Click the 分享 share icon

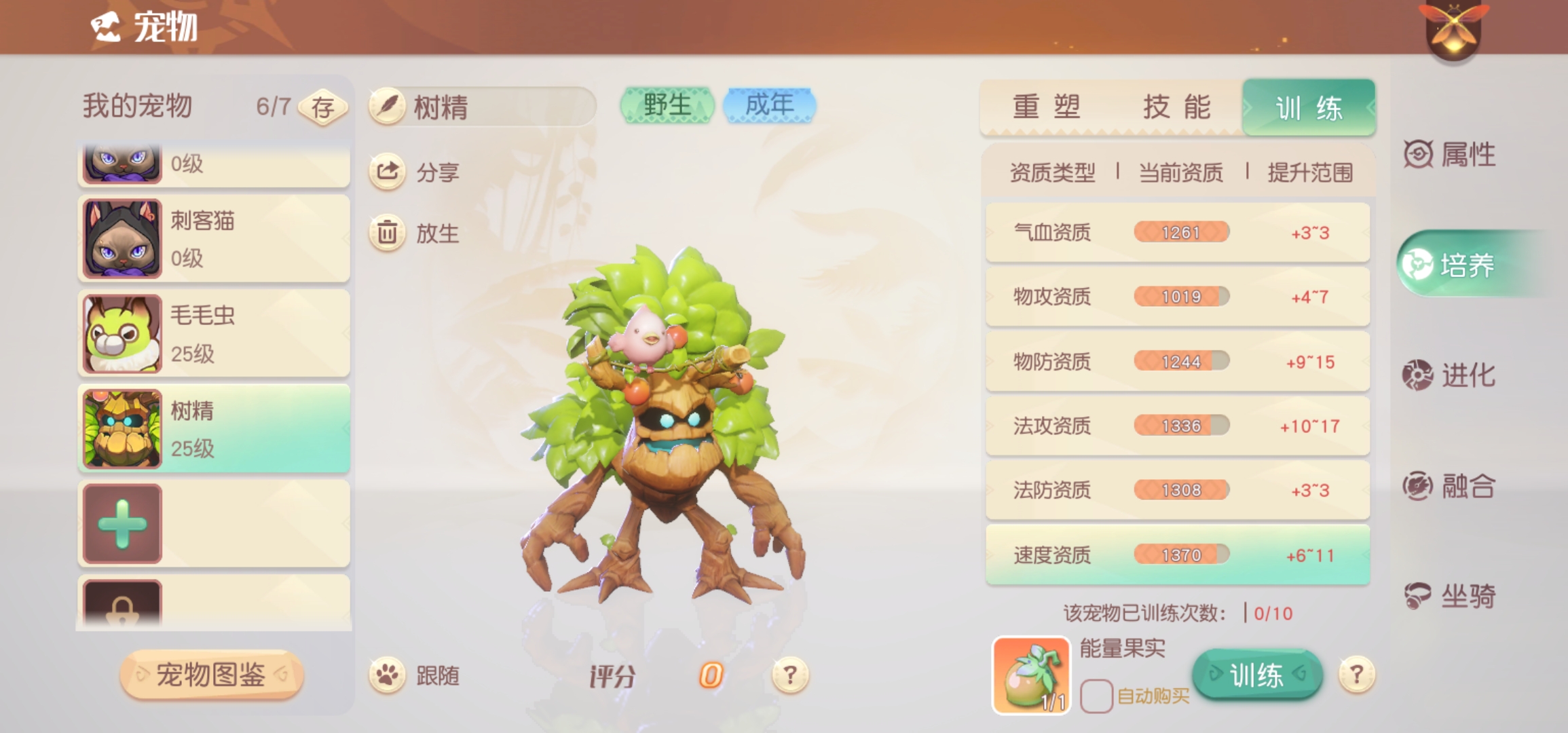click(387, 172)
